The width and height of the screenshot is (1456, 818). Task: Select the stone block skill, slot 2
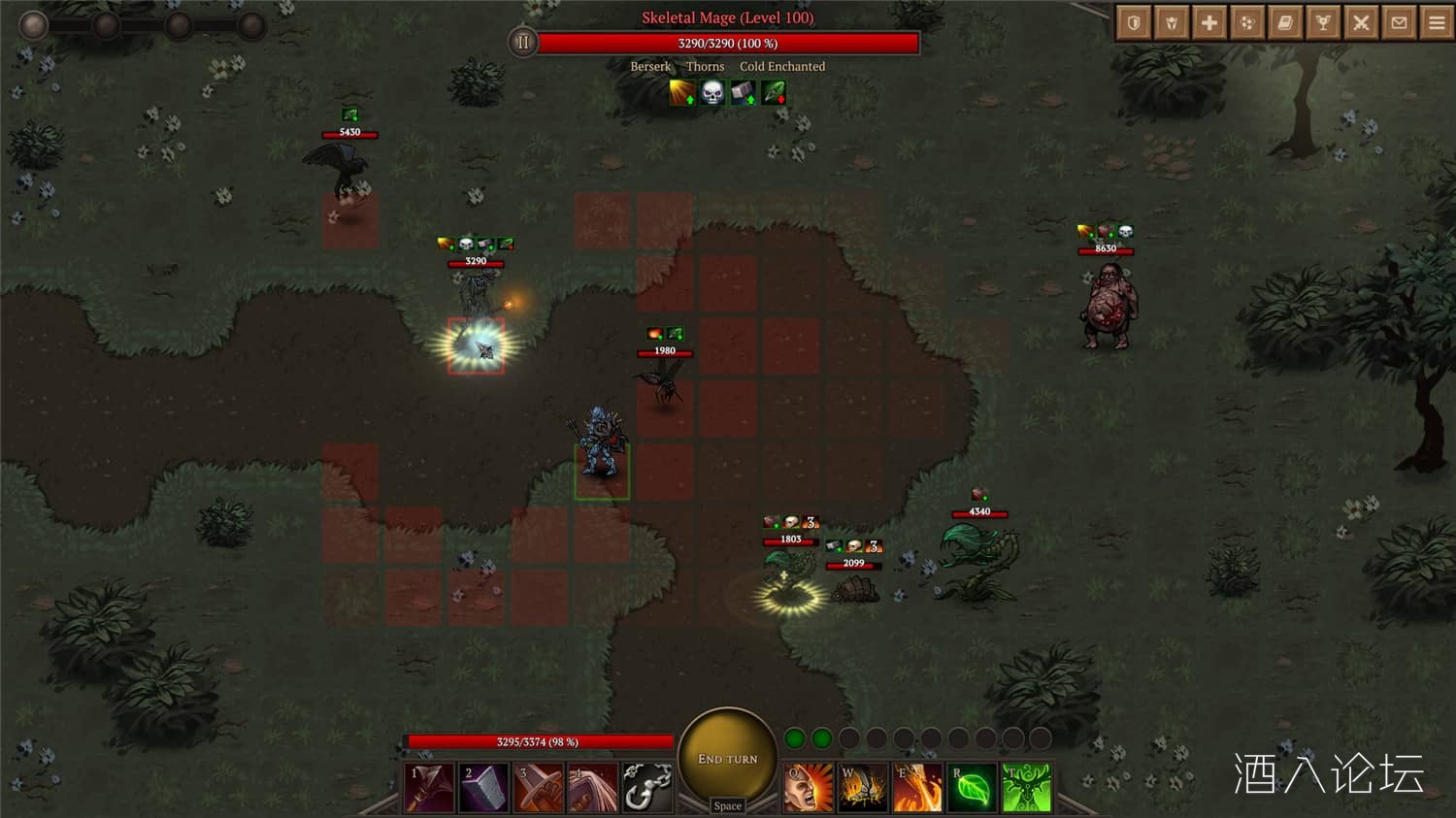click(484, 788)
